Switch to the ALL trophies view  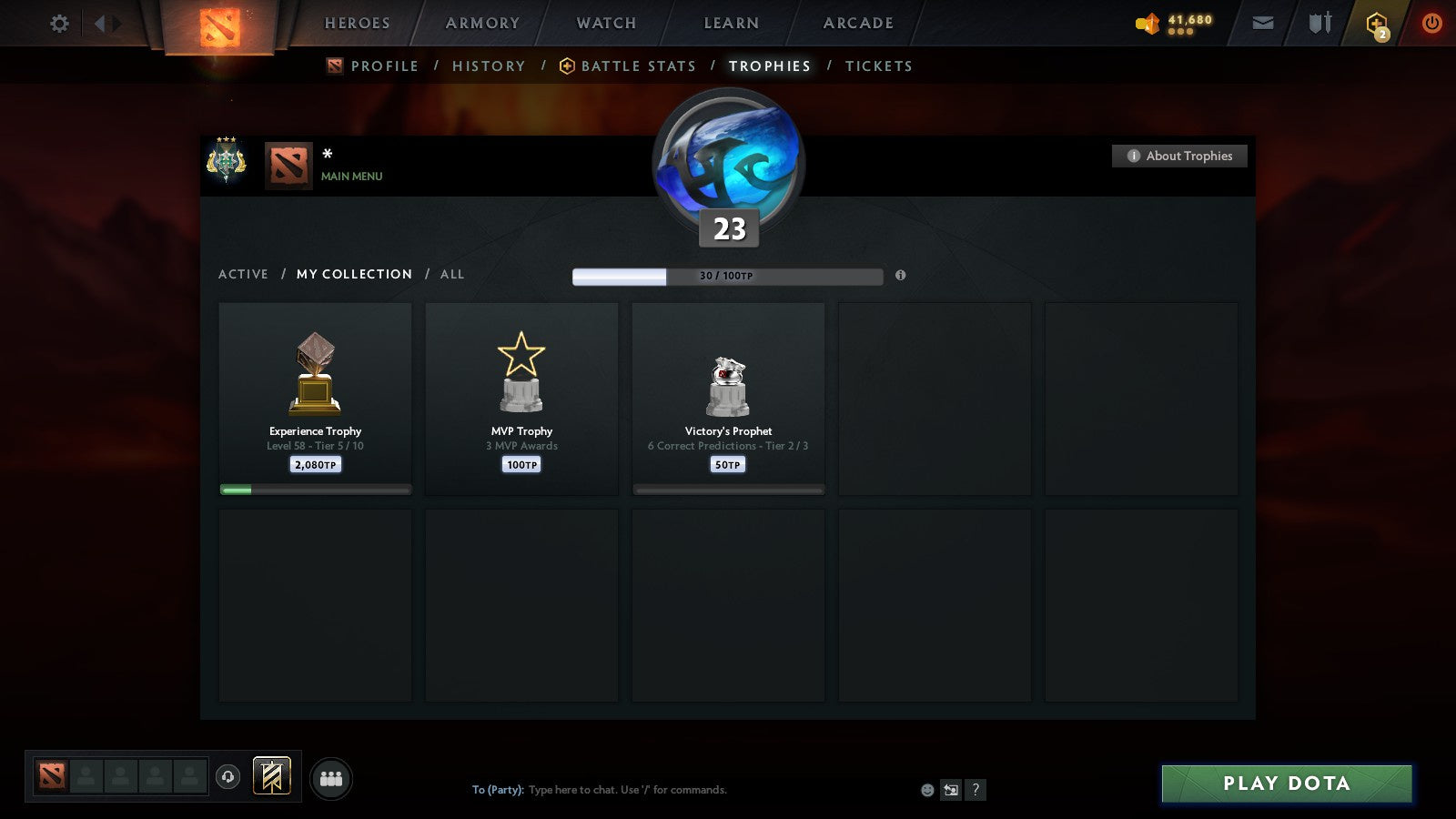pos(452,274)
